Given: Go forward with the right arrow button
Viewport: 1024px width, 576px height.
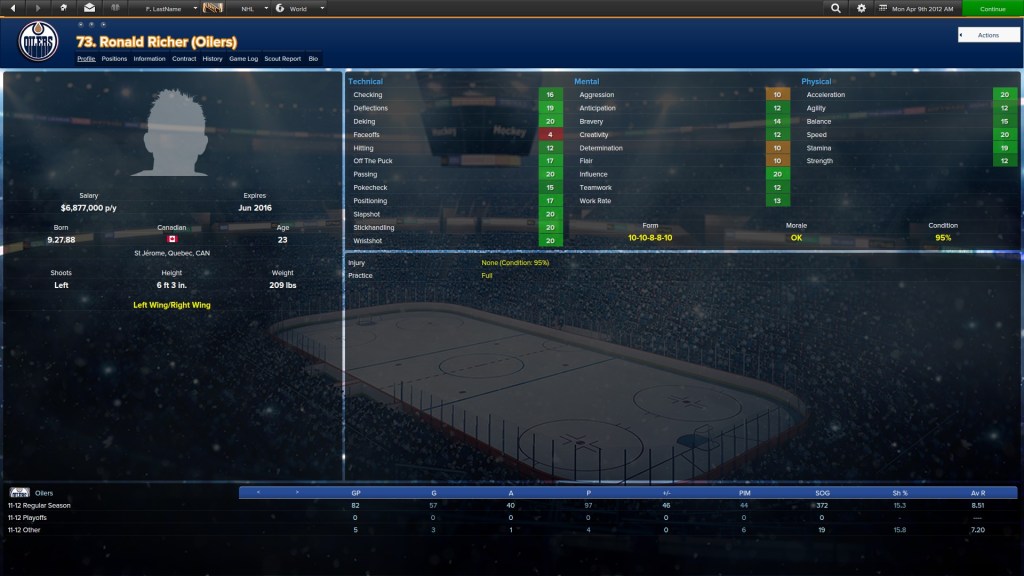Looking at the screenshot, I should click(39, 8).
